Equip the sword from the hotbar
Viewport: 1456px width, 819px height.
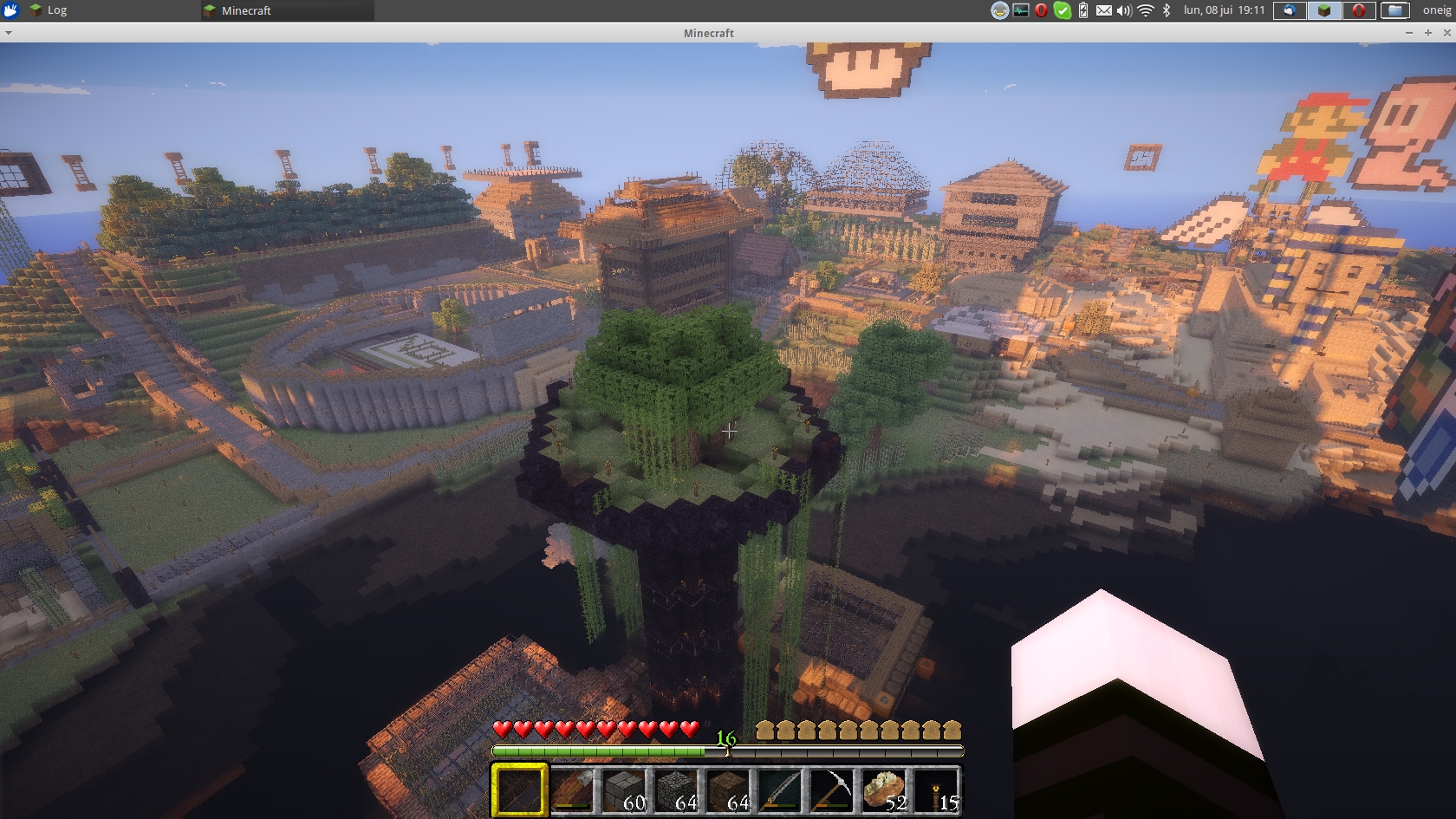tap(779, 790)
